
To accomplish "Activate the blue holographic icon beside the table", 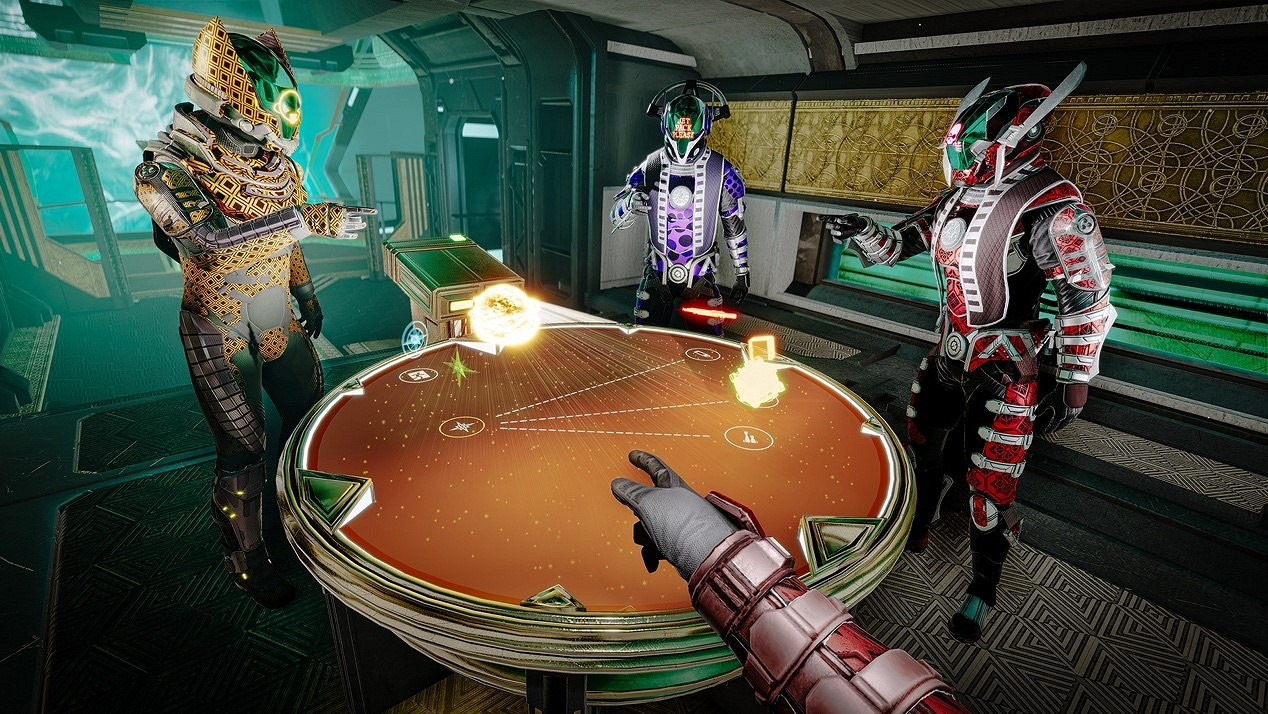I will pyautogui.click(x=415, y=337).
